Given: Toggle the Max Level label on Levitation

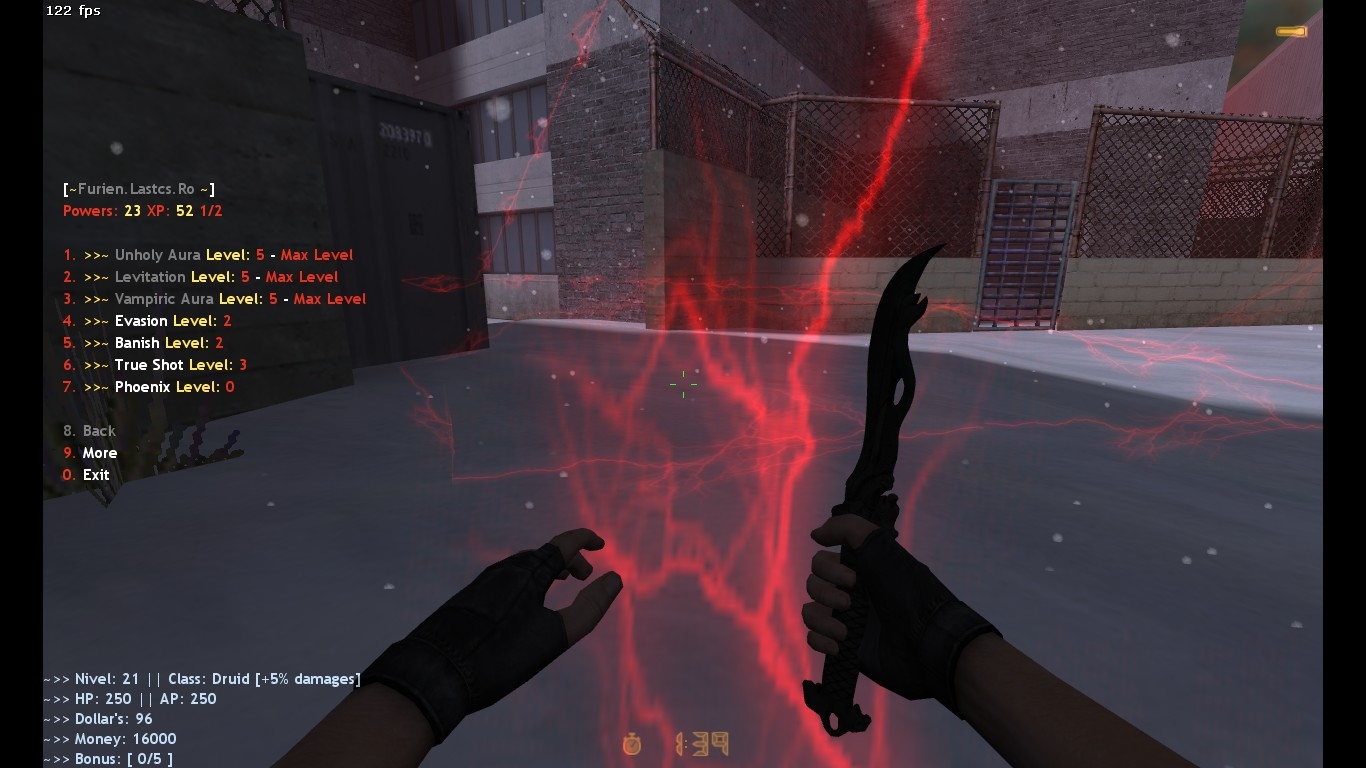Looking at the screenshot, I should tap(302, 276).
